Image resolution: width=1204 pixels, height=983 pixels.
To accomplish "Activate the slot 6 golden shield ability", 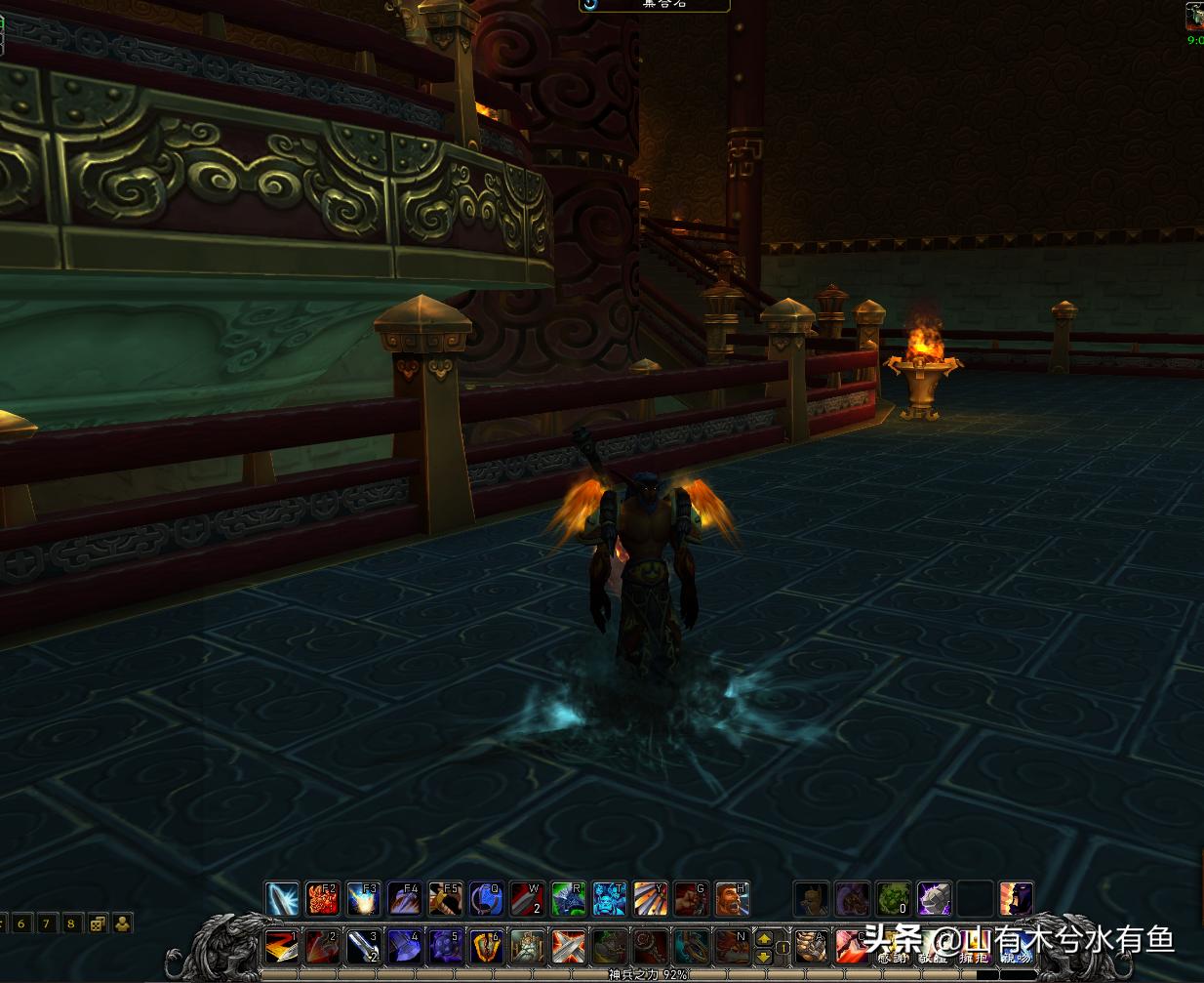I will coord(487,946).
